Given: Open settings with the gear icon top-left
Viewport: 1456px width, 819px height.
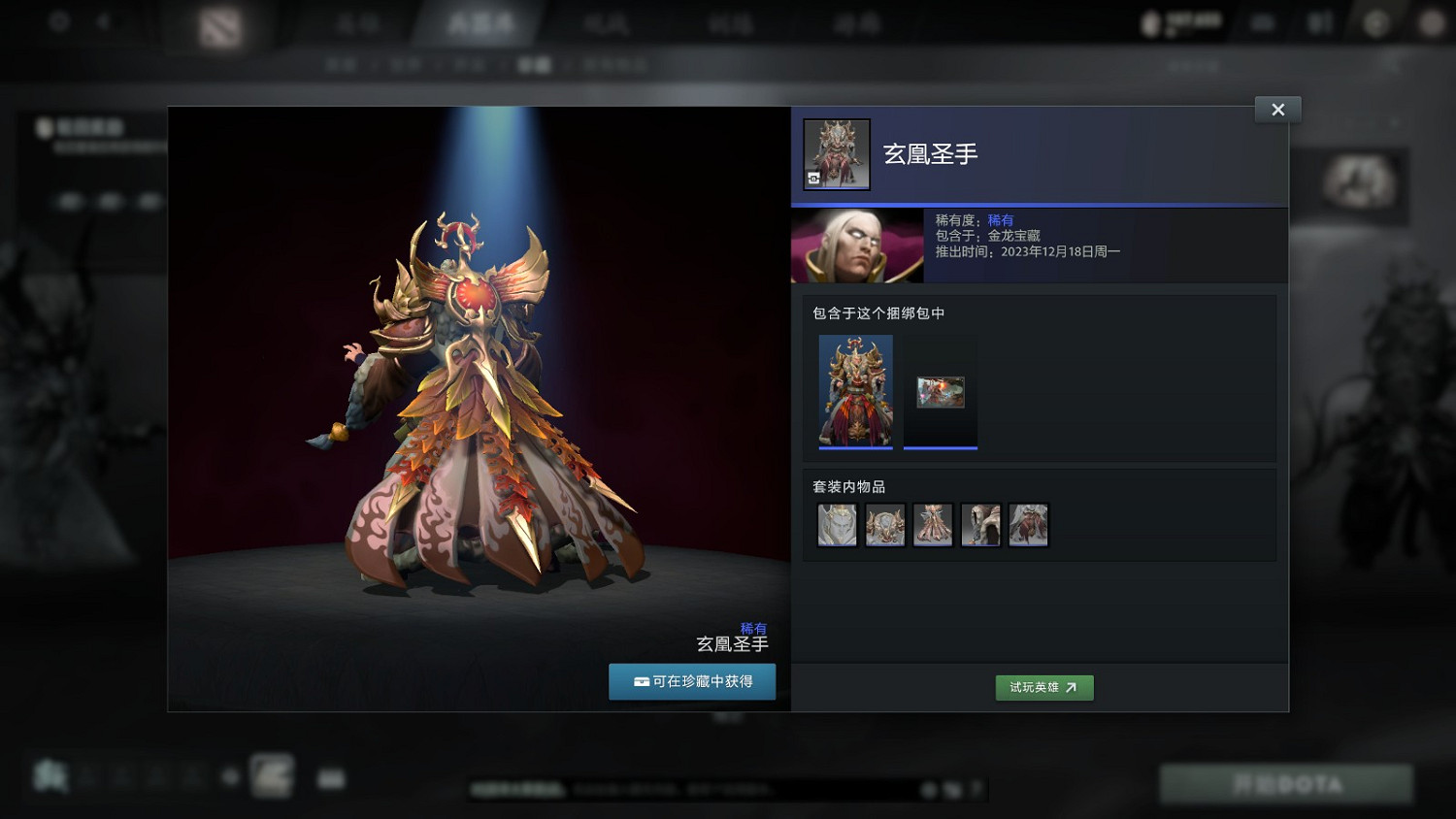Looking at the screenshot, I should click(58, 19).
